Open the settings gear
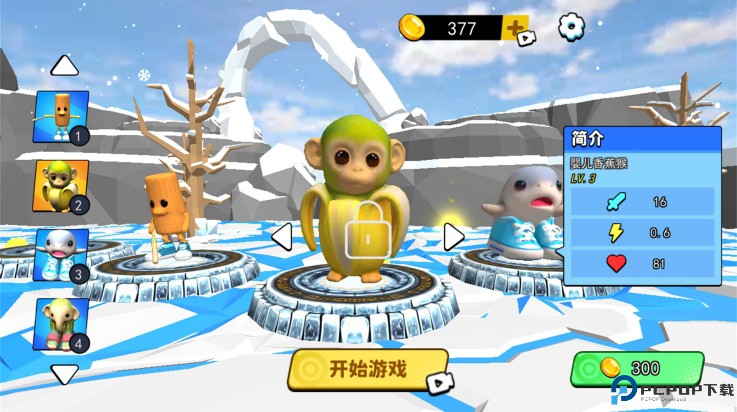 [571, 27]
